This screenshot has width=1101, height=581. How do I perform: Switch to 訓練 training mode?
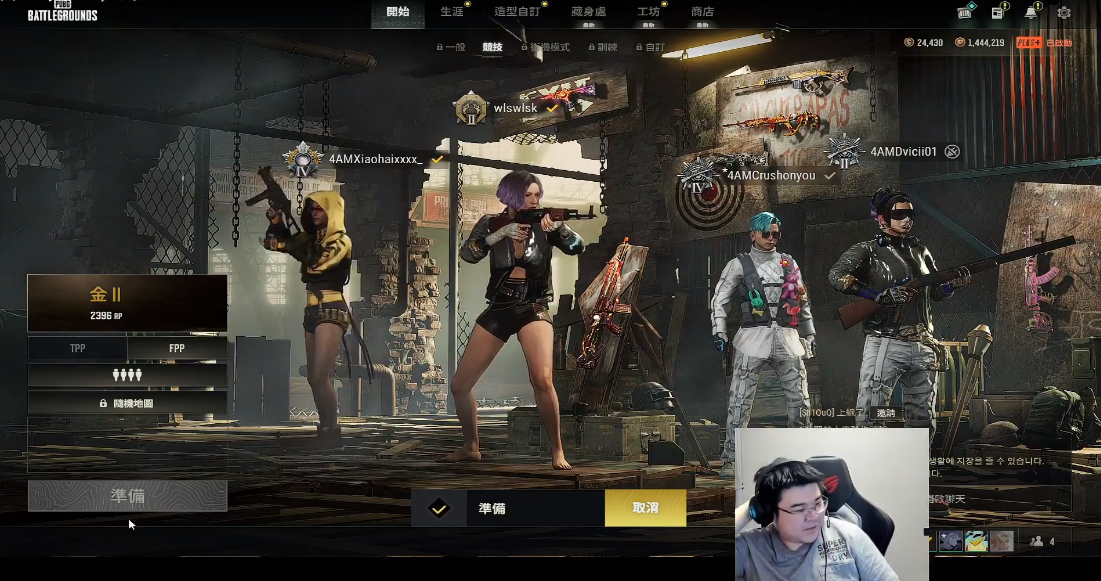coord(603,47)
